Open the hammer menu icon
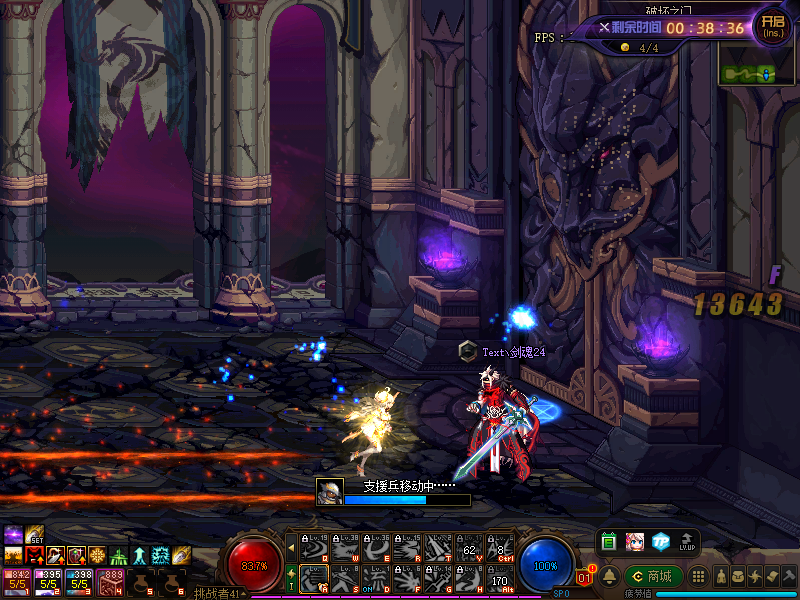The image size is (800, 600). pos(788,577)
